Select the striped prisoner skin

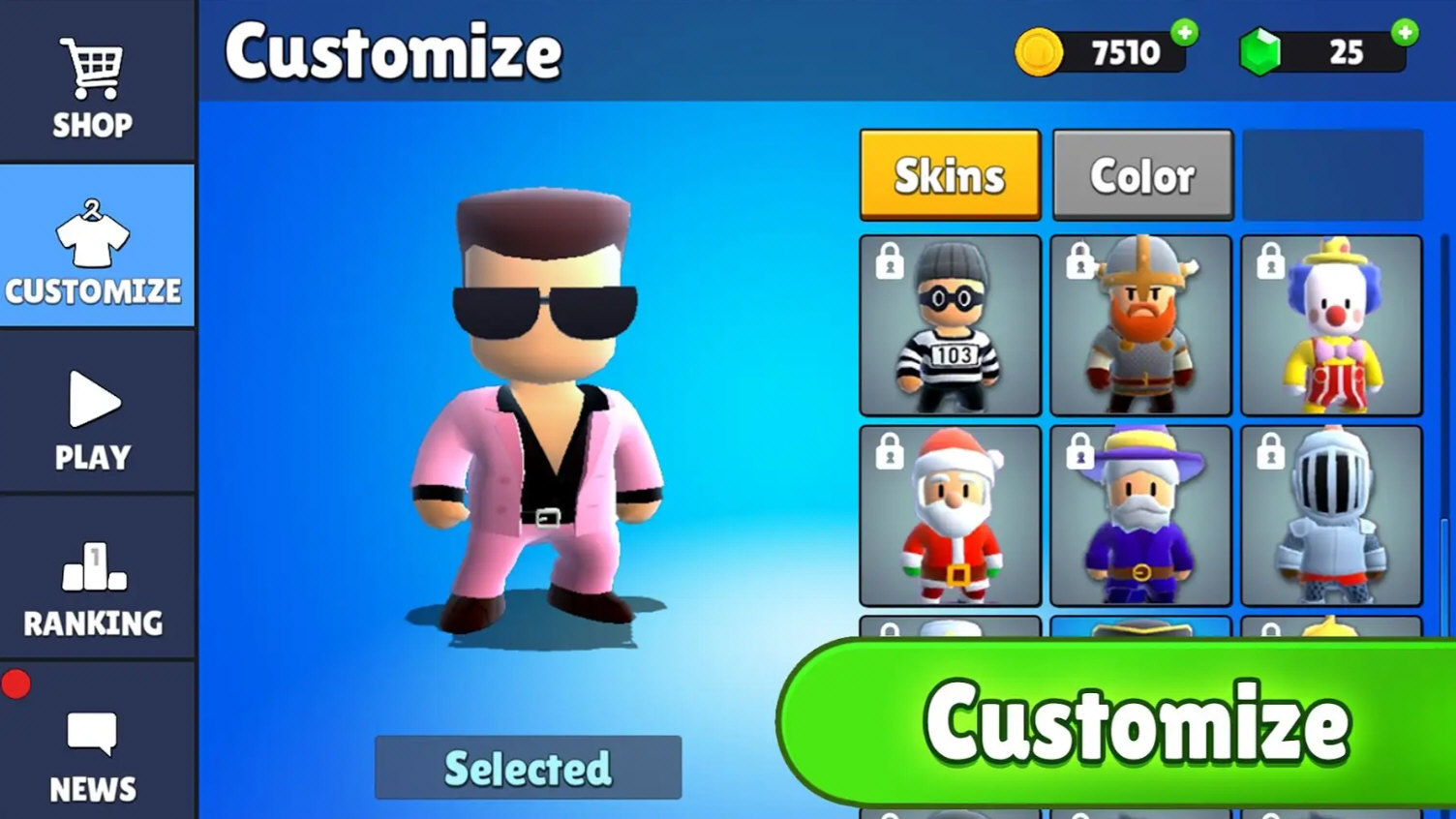point(950,325)
